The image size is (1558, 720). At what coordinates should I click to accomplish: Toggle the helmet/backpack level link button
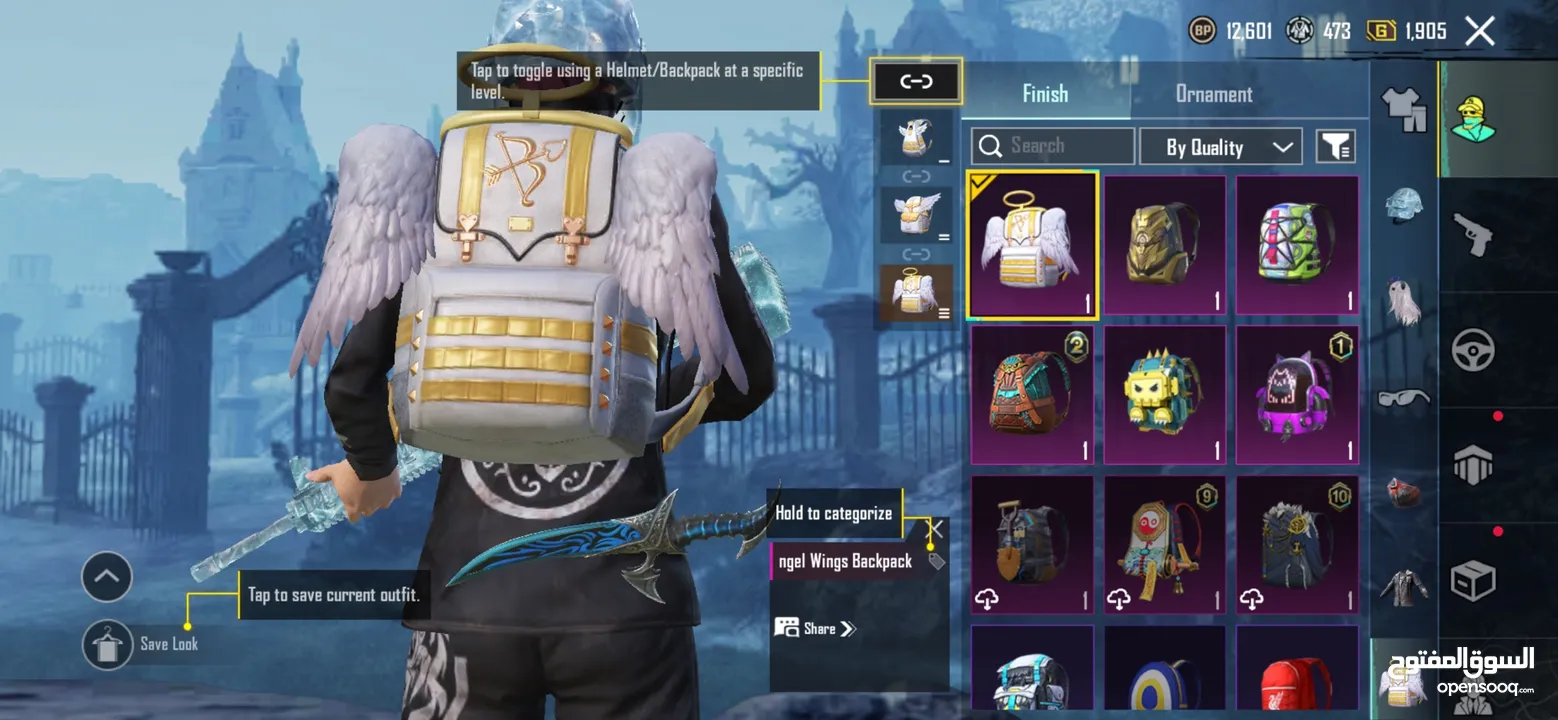(916, 82)
